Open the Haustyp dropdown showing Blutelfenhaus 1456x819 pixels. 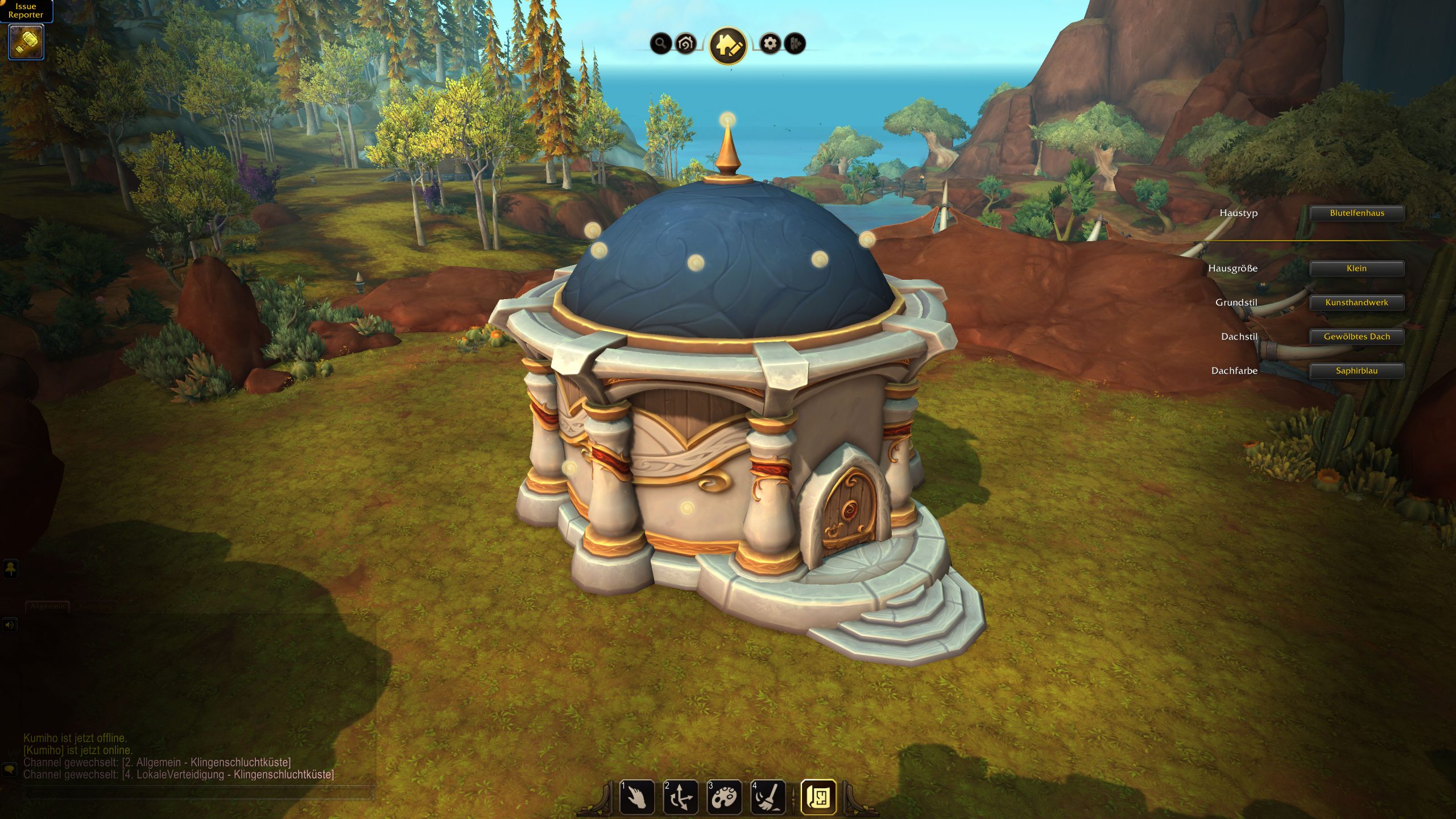coord(1356,213)
